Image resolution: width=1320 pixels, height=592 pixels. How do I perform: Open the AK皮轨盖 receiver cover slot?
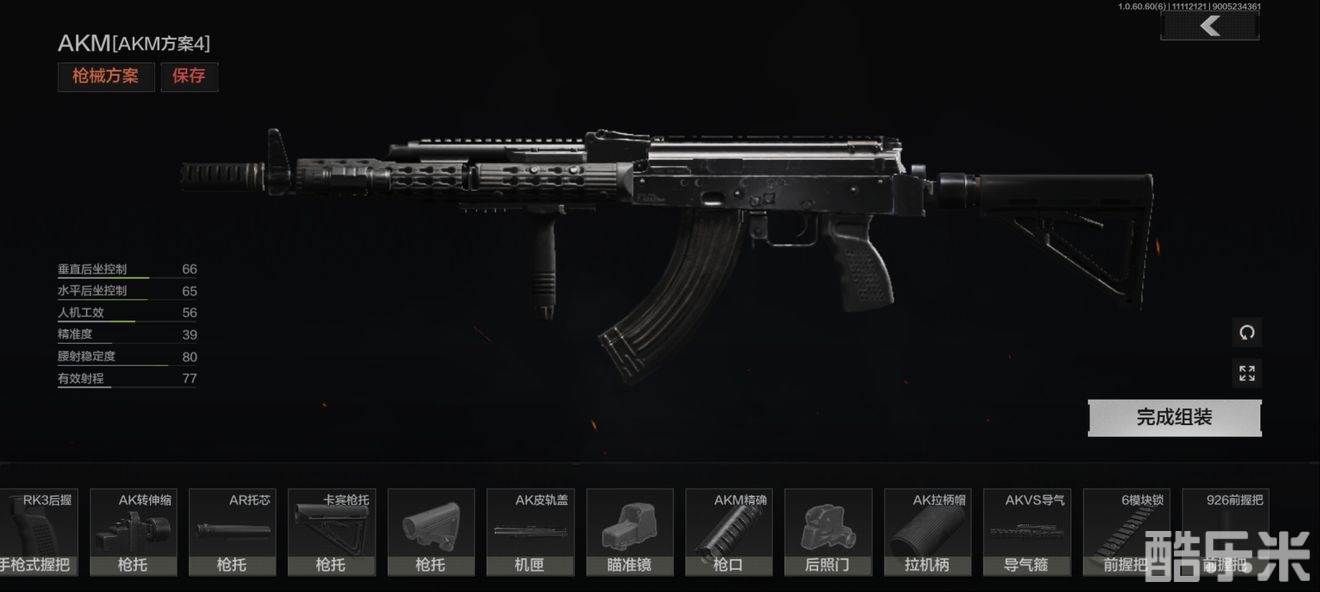coord(530,532)
